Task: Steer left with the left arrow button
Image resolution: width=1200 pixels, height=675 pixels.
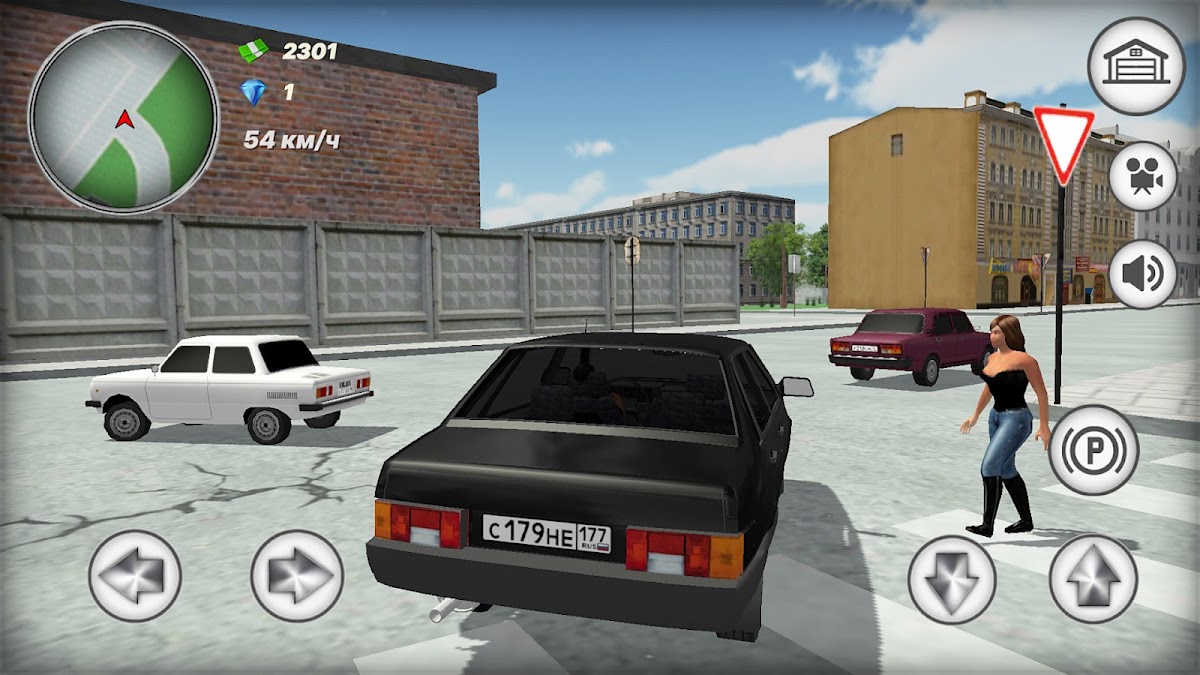Action: [135, 576]
